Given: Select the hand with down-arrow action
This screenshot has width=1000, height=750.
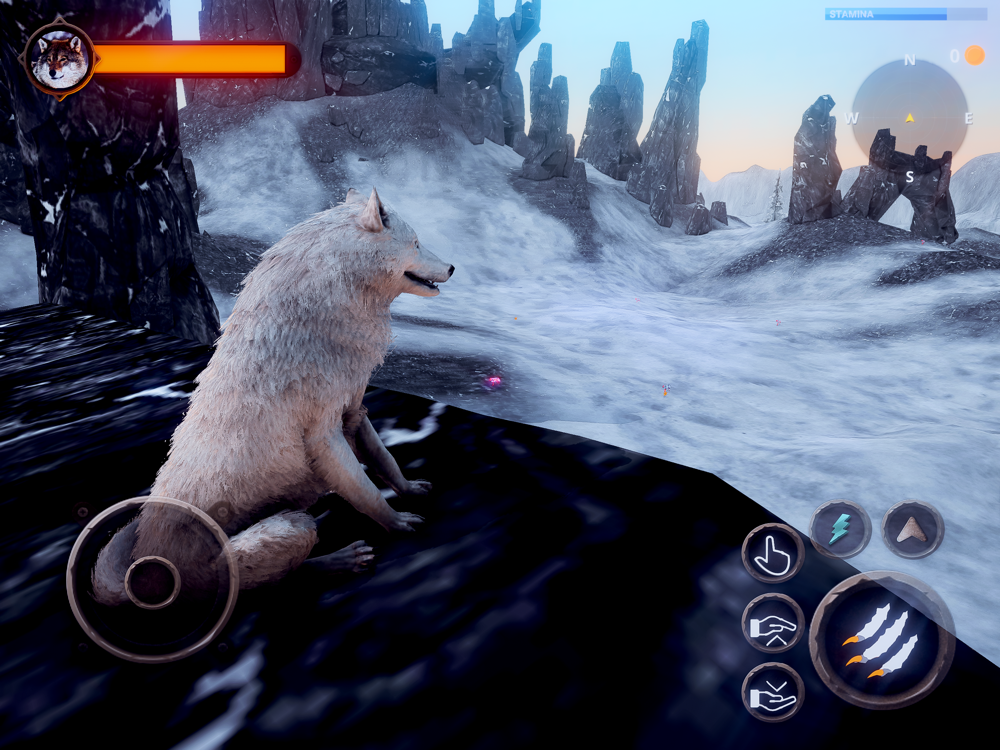Looking at the screenshot, I should 772,692.
